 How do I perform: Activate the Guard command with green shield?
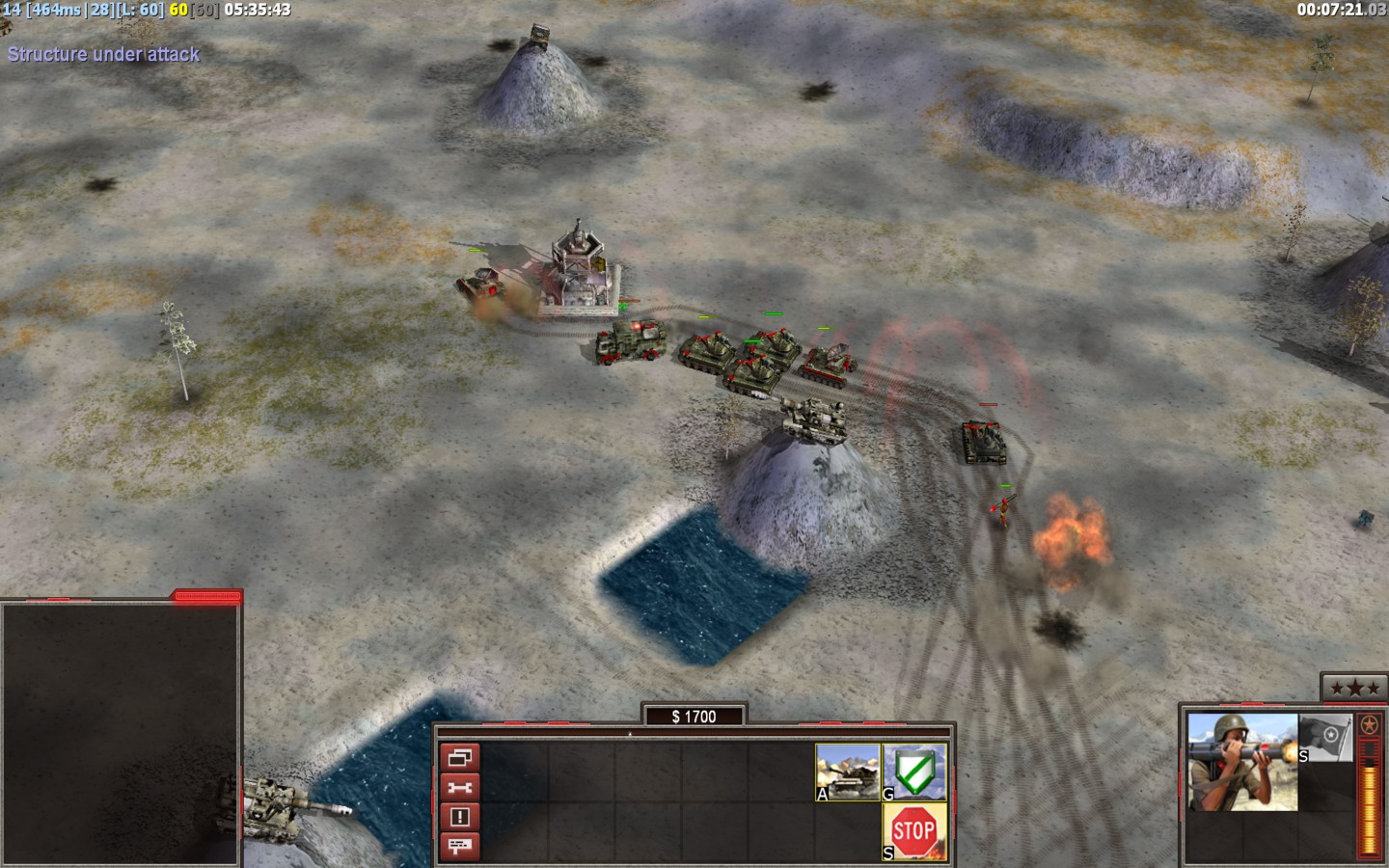(914, 772)
